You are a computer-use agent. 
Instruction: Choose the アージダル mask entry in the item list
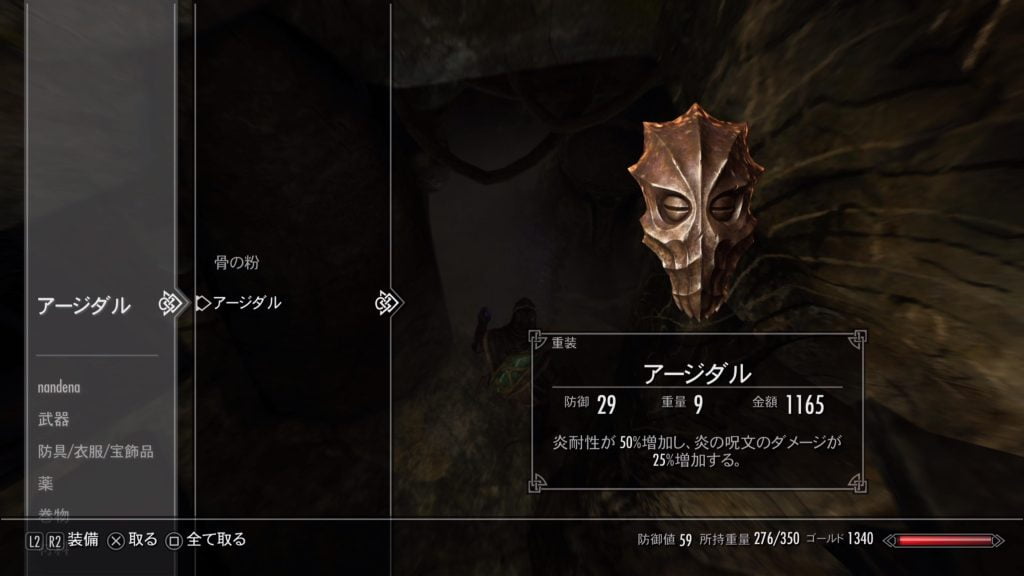[247, 303]
